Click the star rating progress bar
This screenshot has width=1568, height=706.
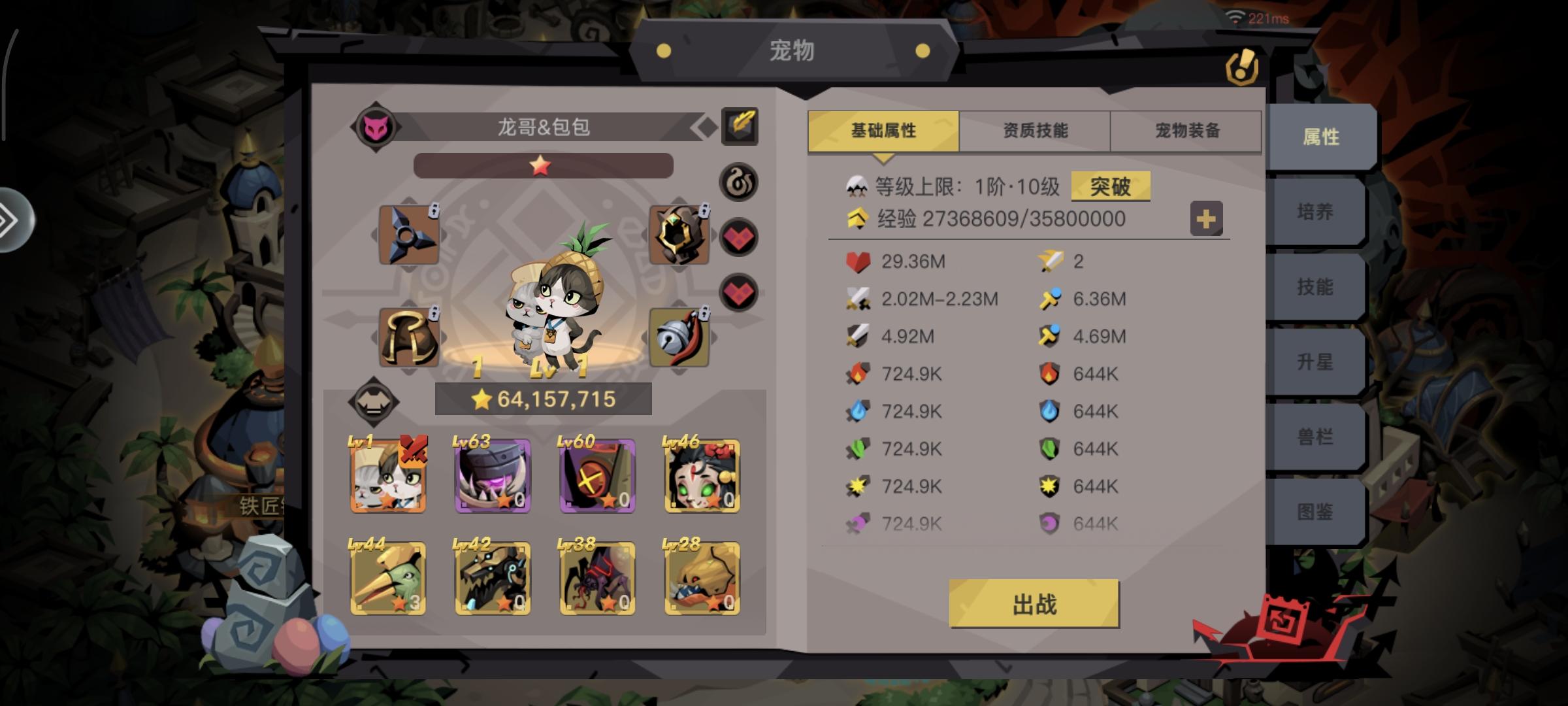(541, 166)
